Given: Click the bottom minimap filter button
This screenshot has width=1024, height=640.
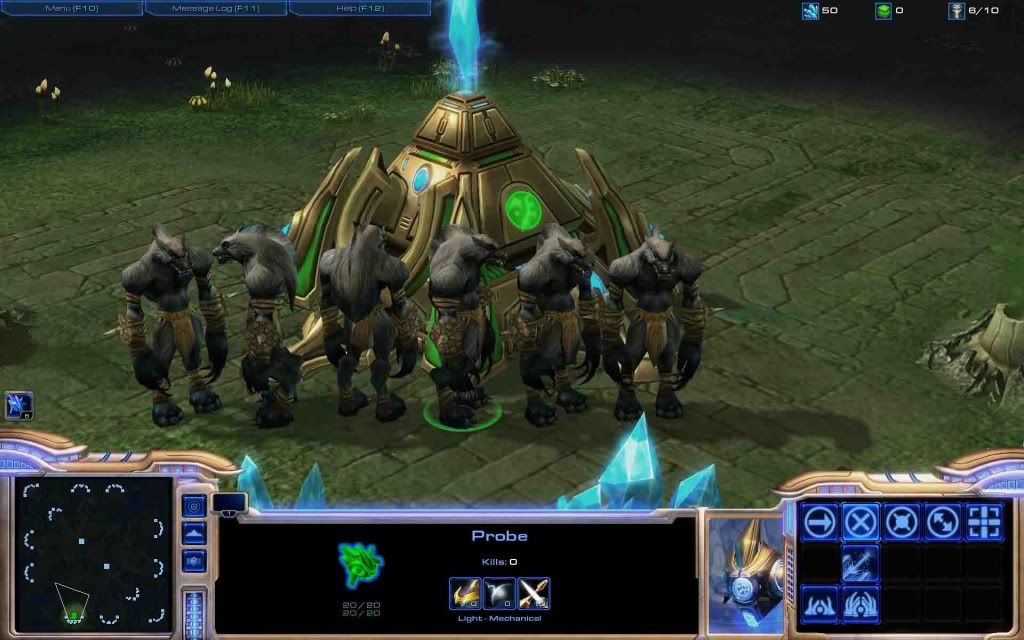Looking at the screenshot, I should (195, 561).
